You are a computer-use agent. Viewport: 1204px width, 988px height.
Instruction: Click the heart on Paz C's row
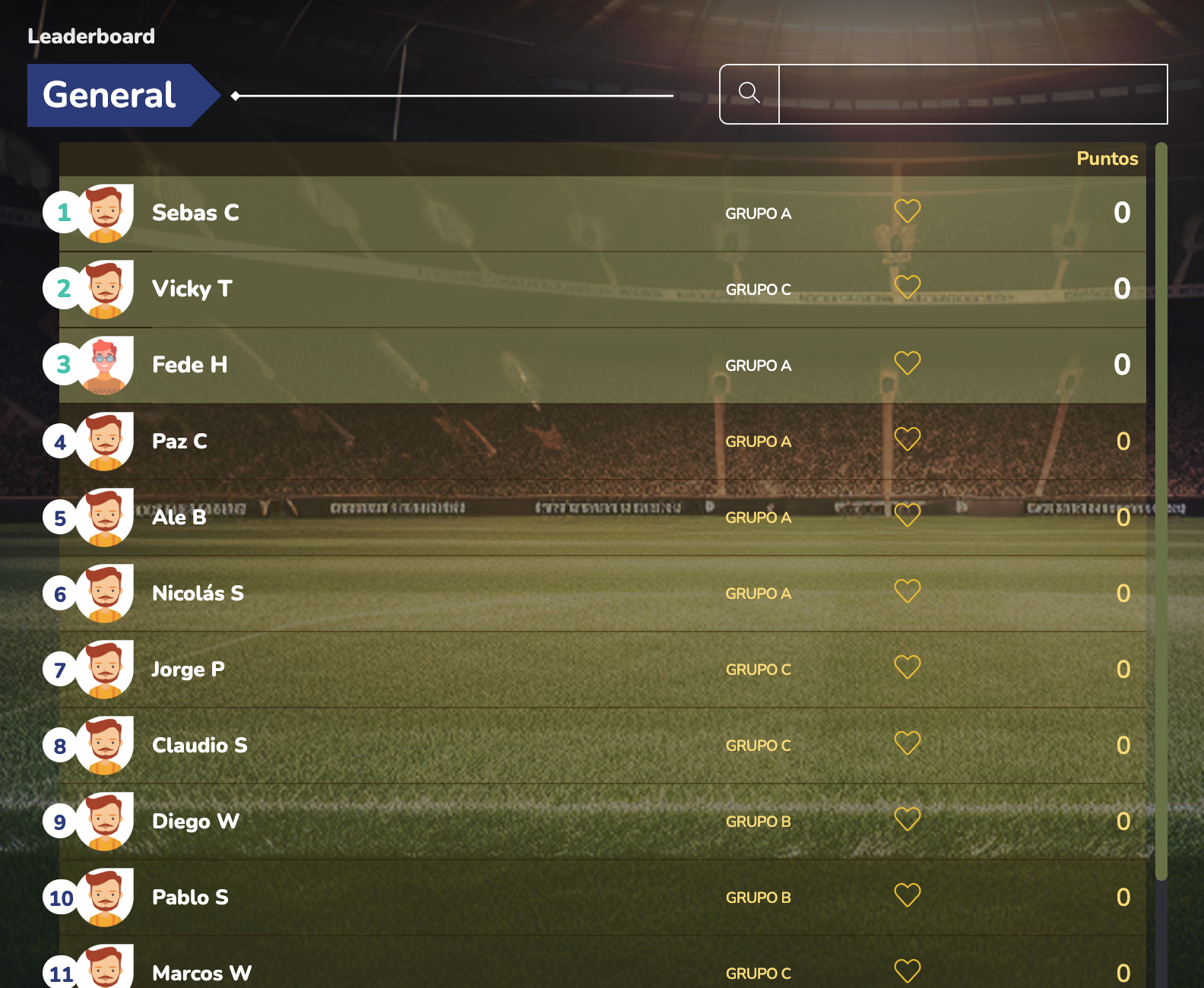tap(908, 439)
